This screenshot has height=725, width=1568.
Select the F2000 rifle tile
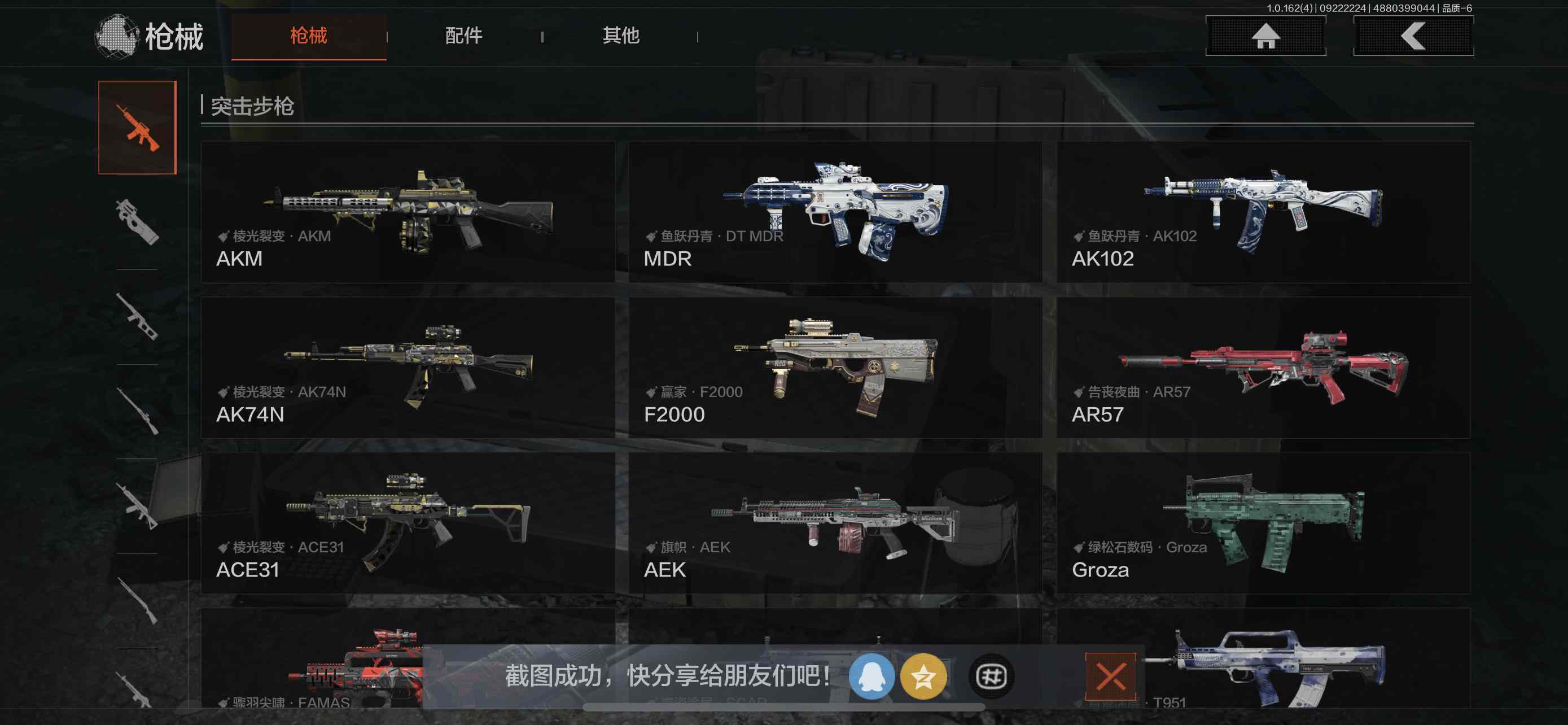[x=835, y=367]
